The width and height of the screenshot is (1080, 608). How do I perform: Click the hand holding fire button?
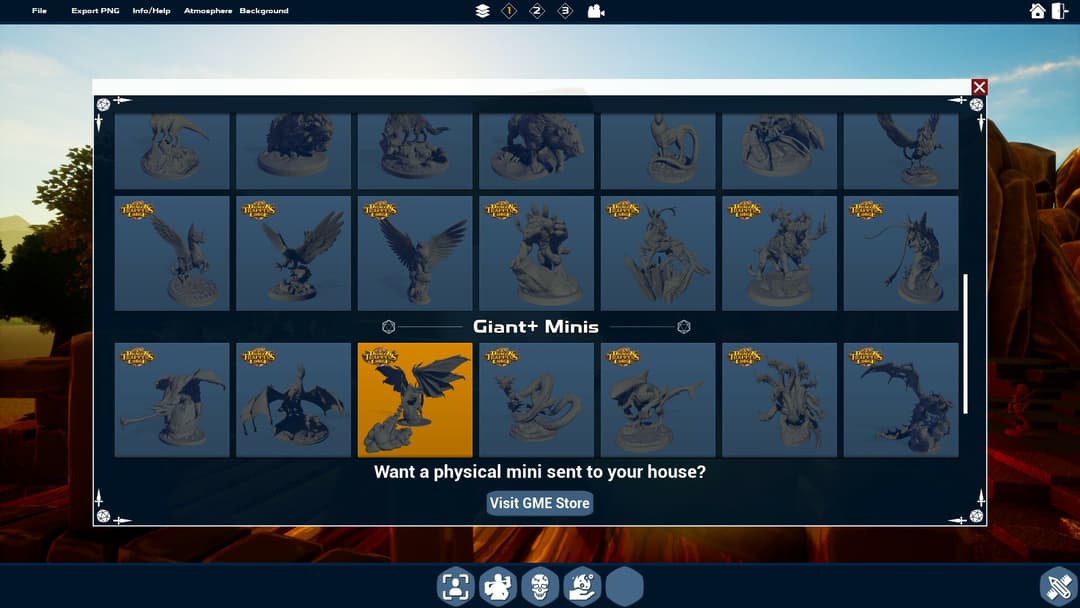581,586
